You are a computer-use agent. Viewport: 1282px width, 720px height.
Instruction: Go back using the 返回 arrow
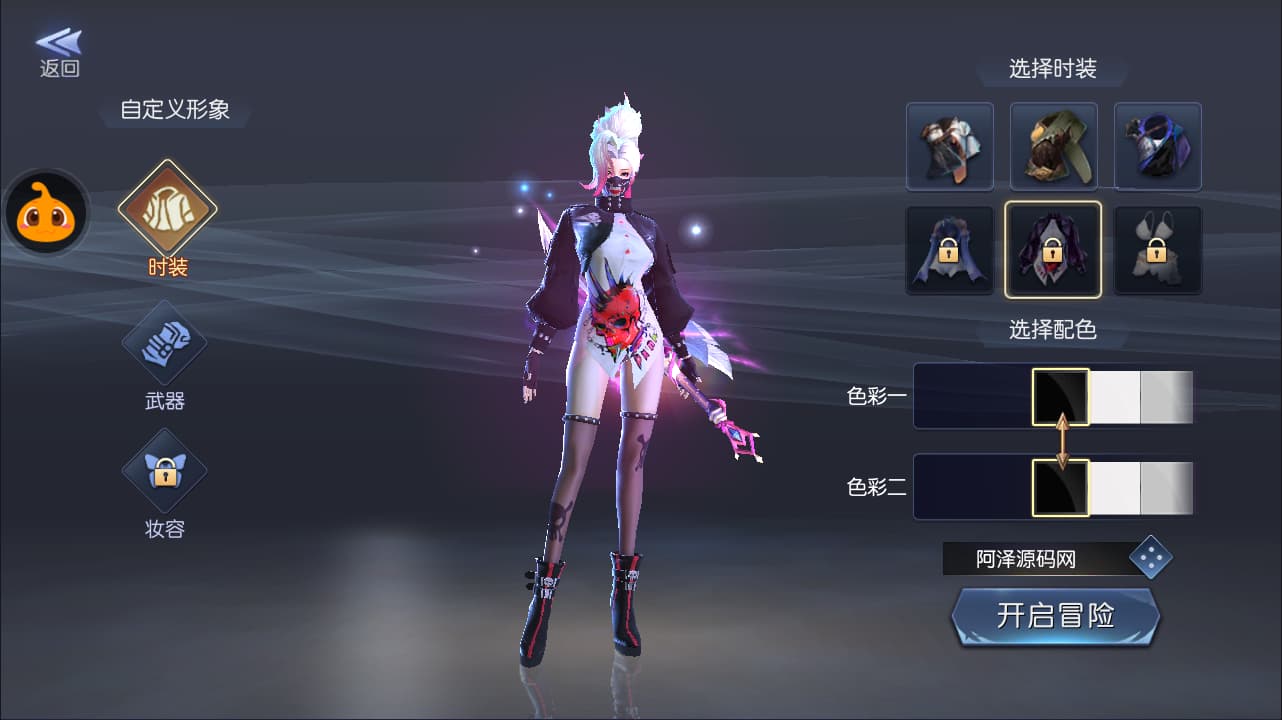(59, 52)
